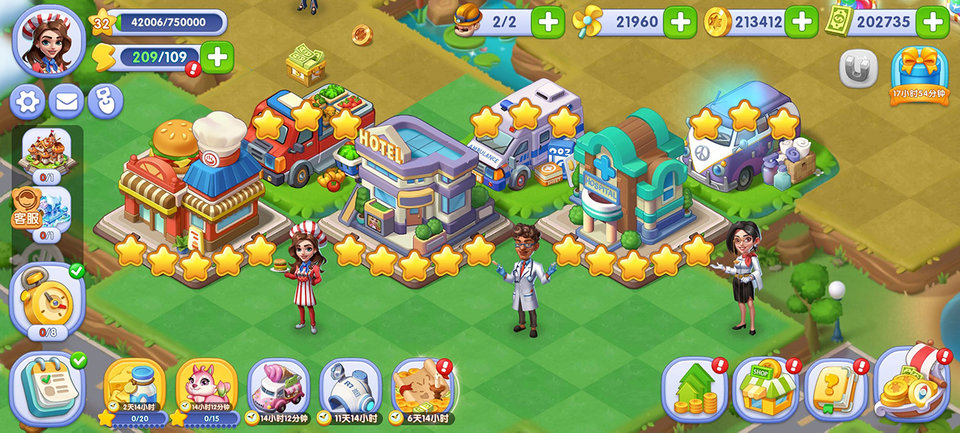Open the notepad task checklist

tap(46, 386)
